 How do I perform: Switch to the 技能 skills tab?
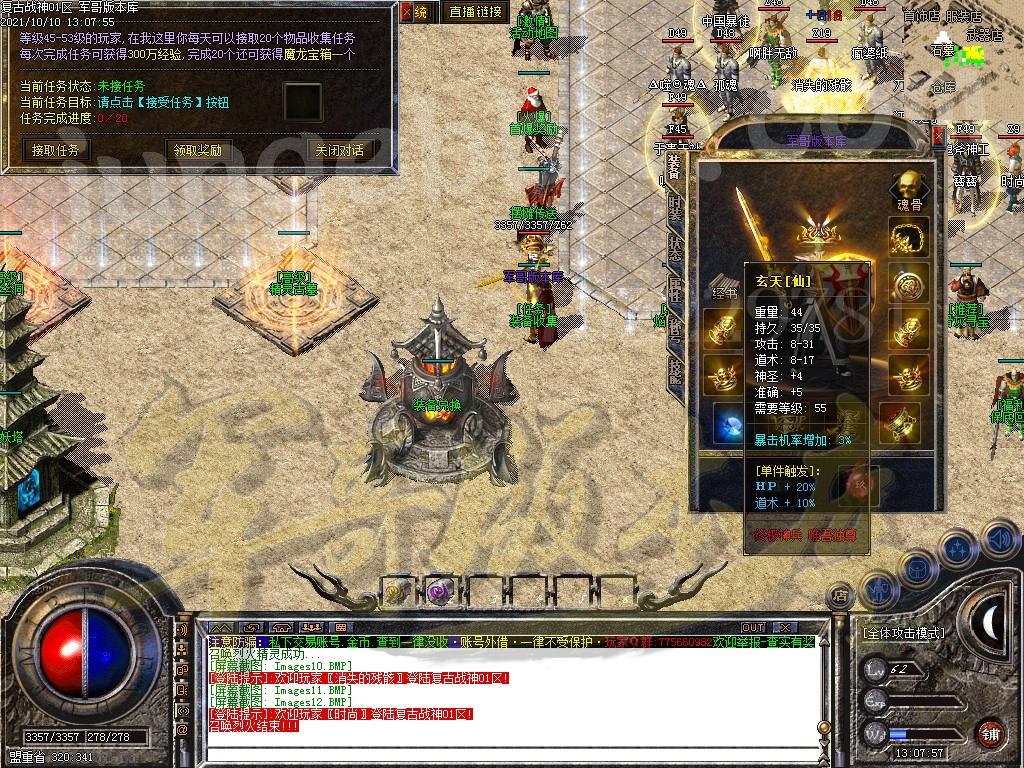click(x=676, y=372)
